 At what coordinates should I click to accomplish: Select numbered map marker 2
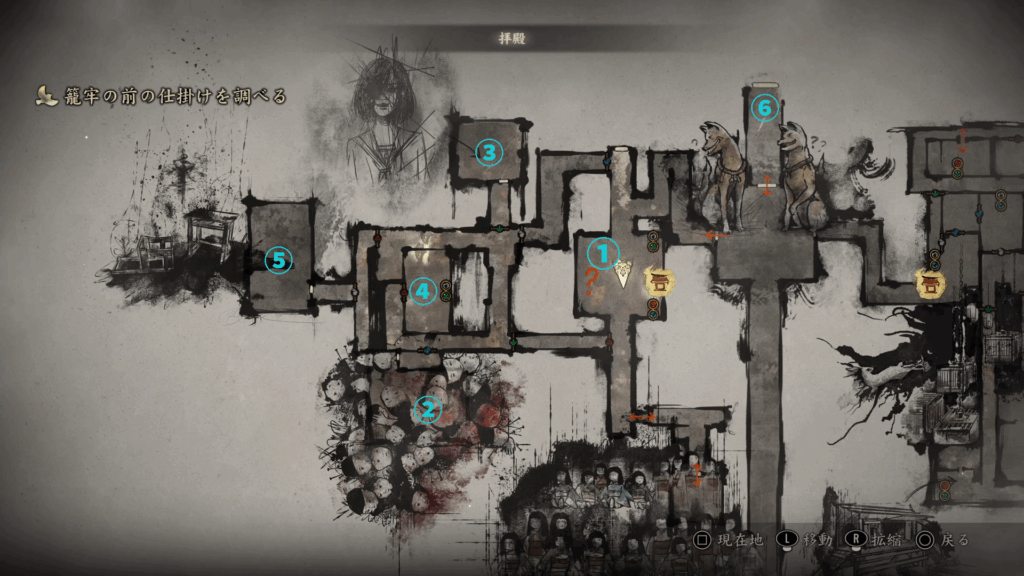(x=428, y=408)
